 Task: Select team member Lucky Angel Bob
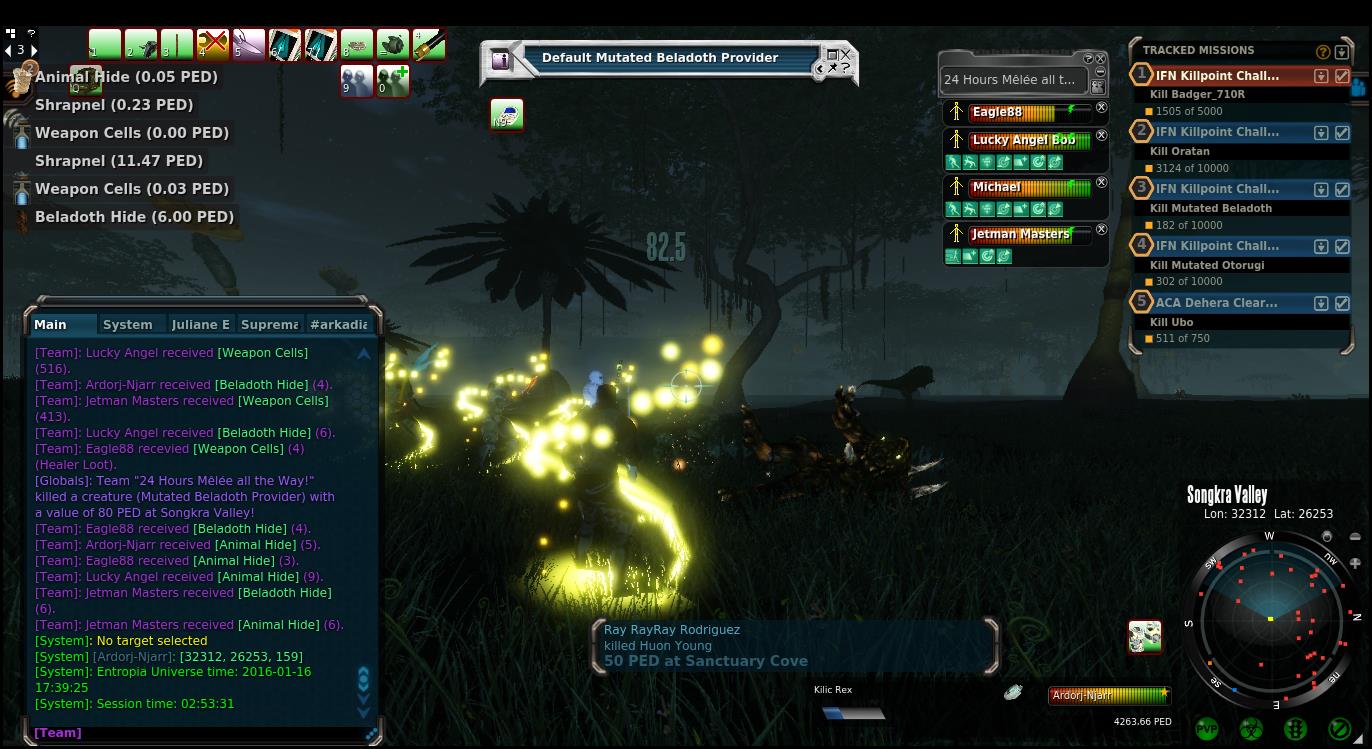click(x=1023, y=140)
